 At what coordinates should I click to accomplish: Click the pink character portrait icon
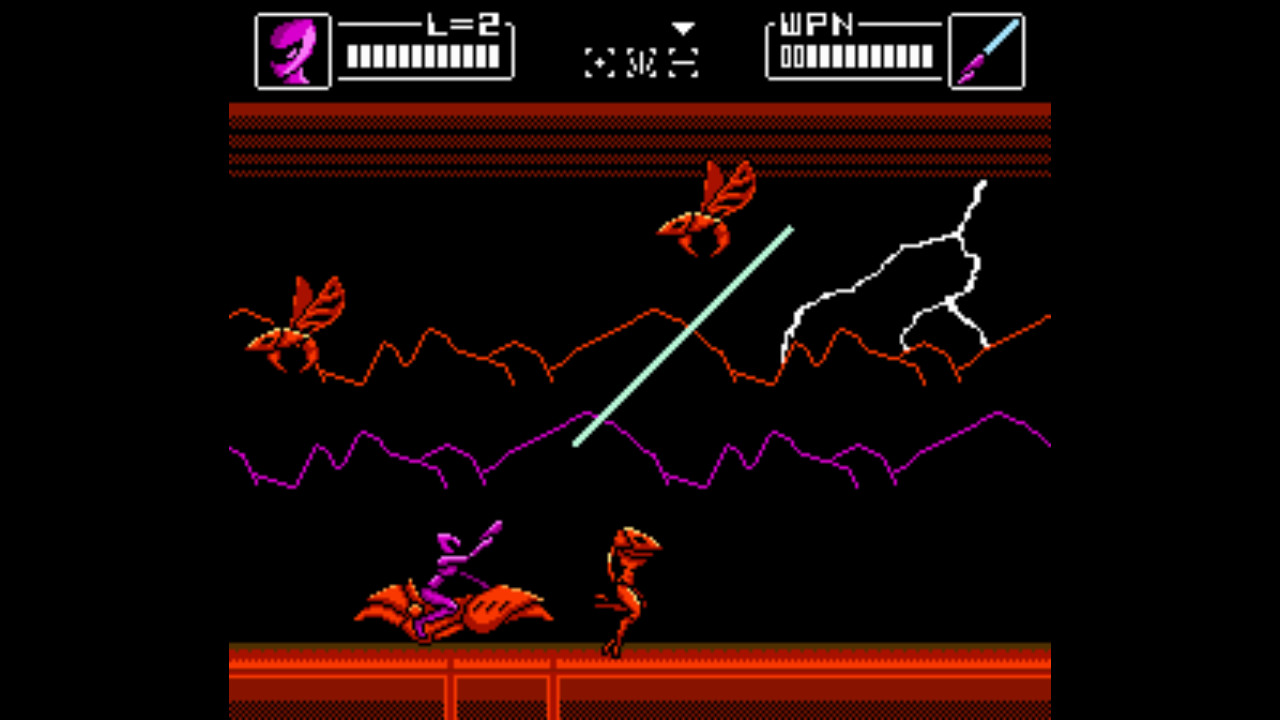[292, 48]
